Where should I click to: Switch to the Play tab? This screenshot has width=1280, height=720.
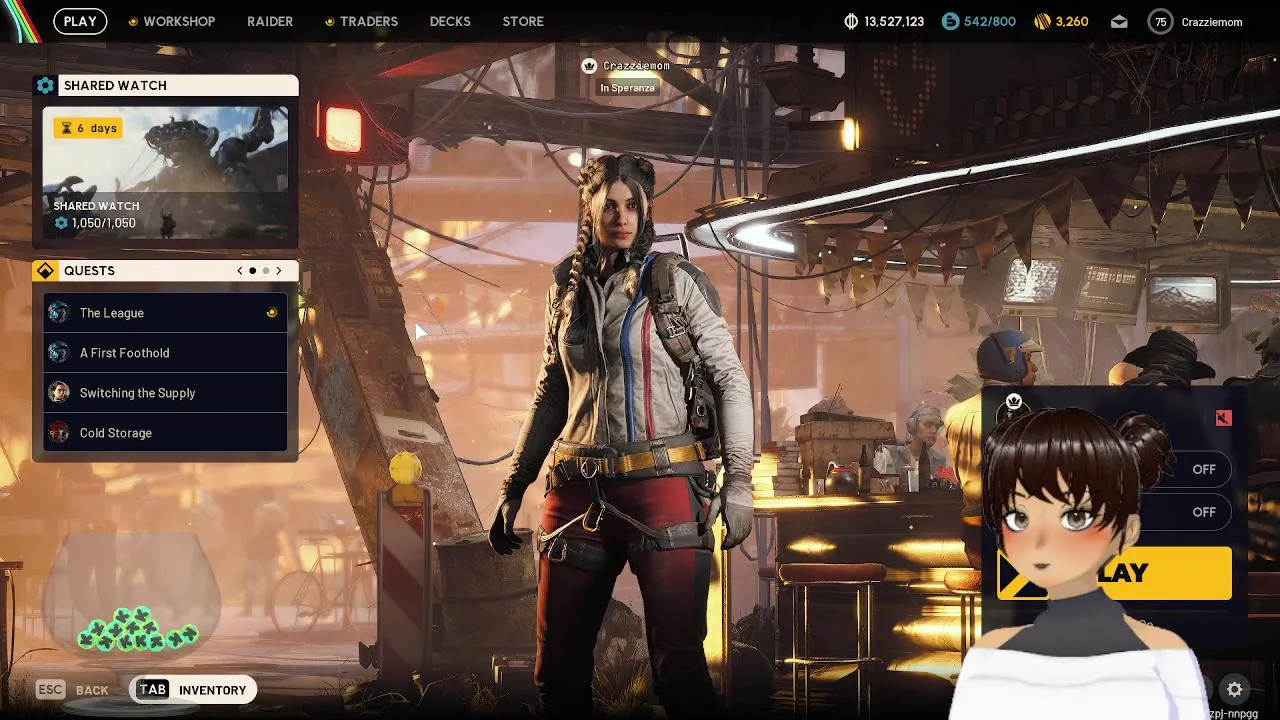pos(80,21)
